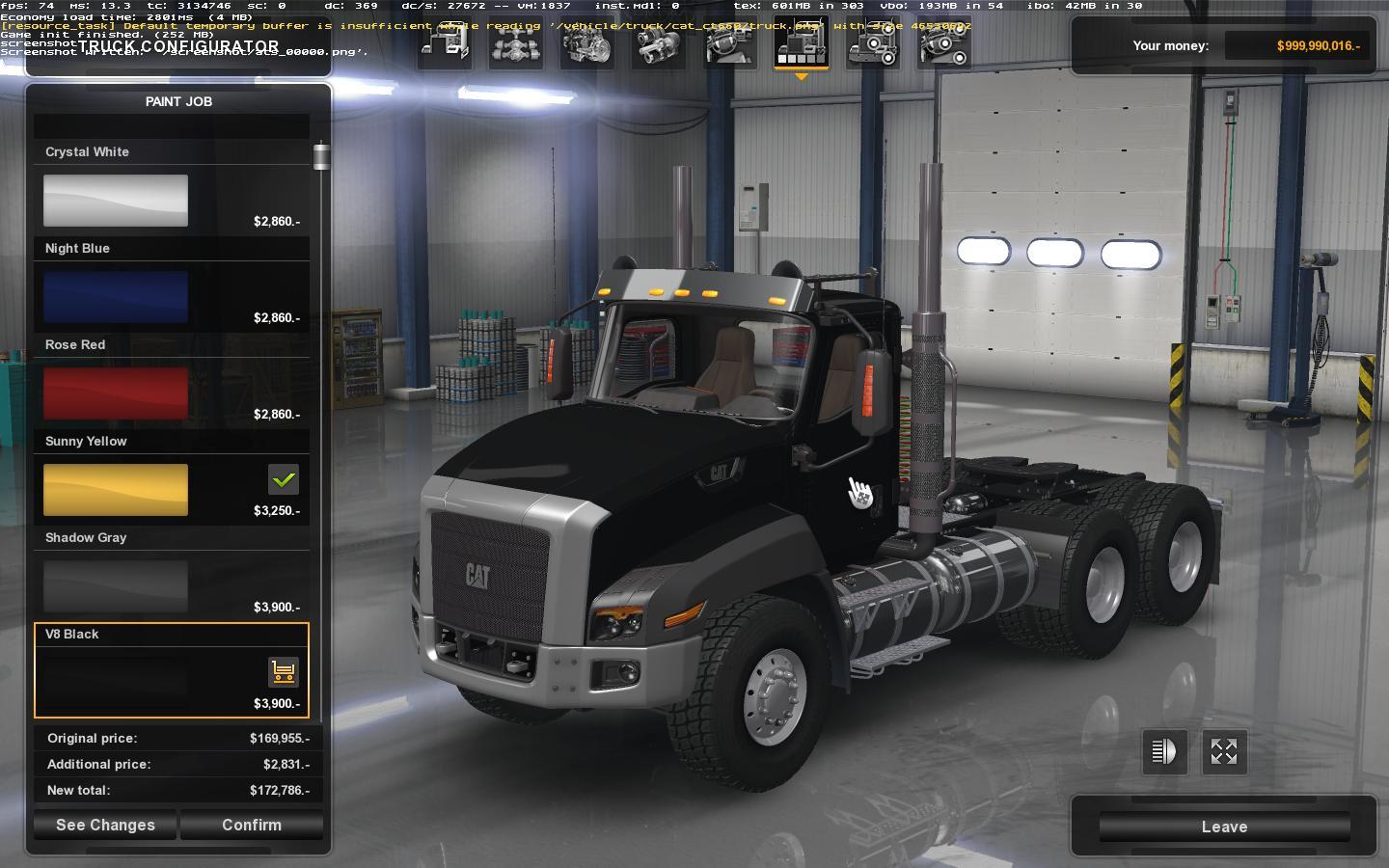Open the exterior truck accessories tab
1389x868 pixels.
pyautogui.click(x=873, y=43)
